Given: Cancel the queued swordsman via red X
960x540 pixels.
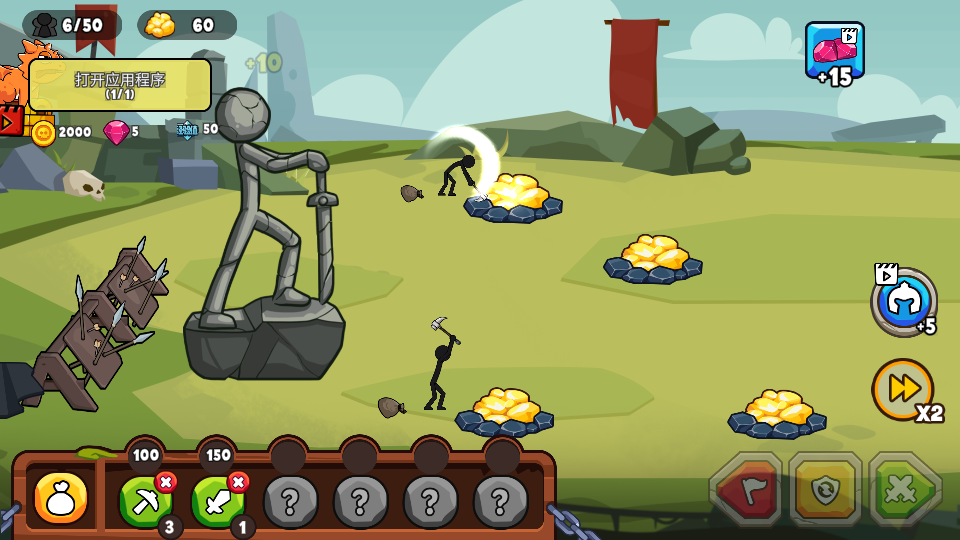Looking at the screenshot, I should tap(238, 482).
